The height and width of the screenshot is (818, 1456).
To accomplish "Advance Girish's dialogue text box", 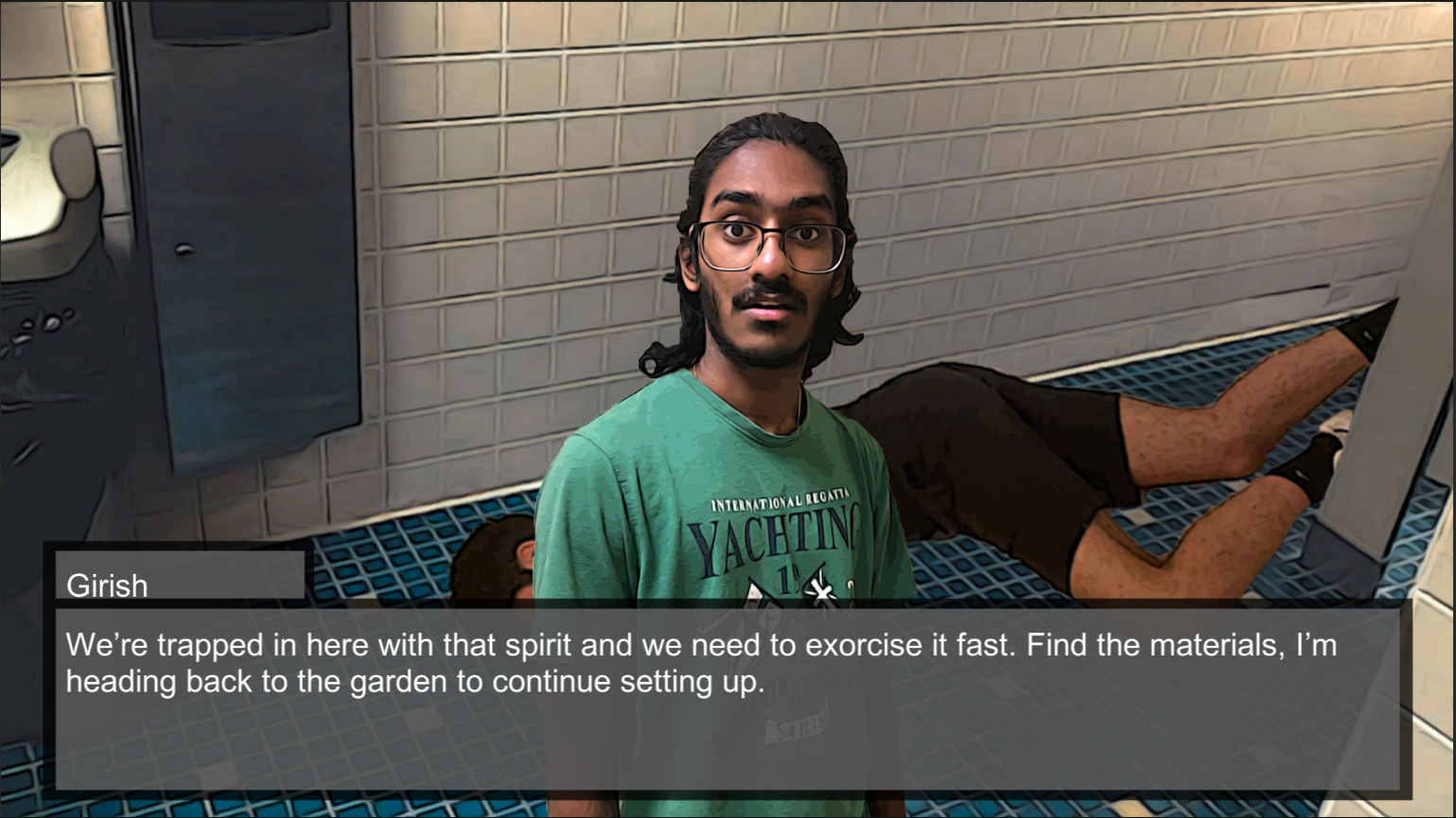I will pos(727,698).
